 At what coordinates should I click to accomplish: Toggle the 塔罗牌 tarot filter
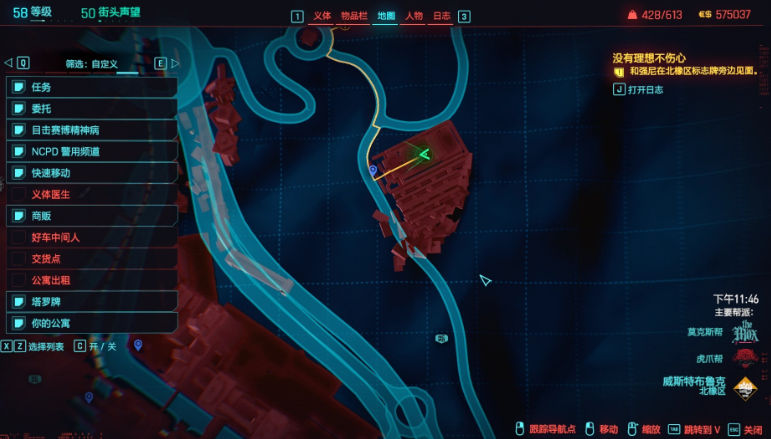click(92, 302)
